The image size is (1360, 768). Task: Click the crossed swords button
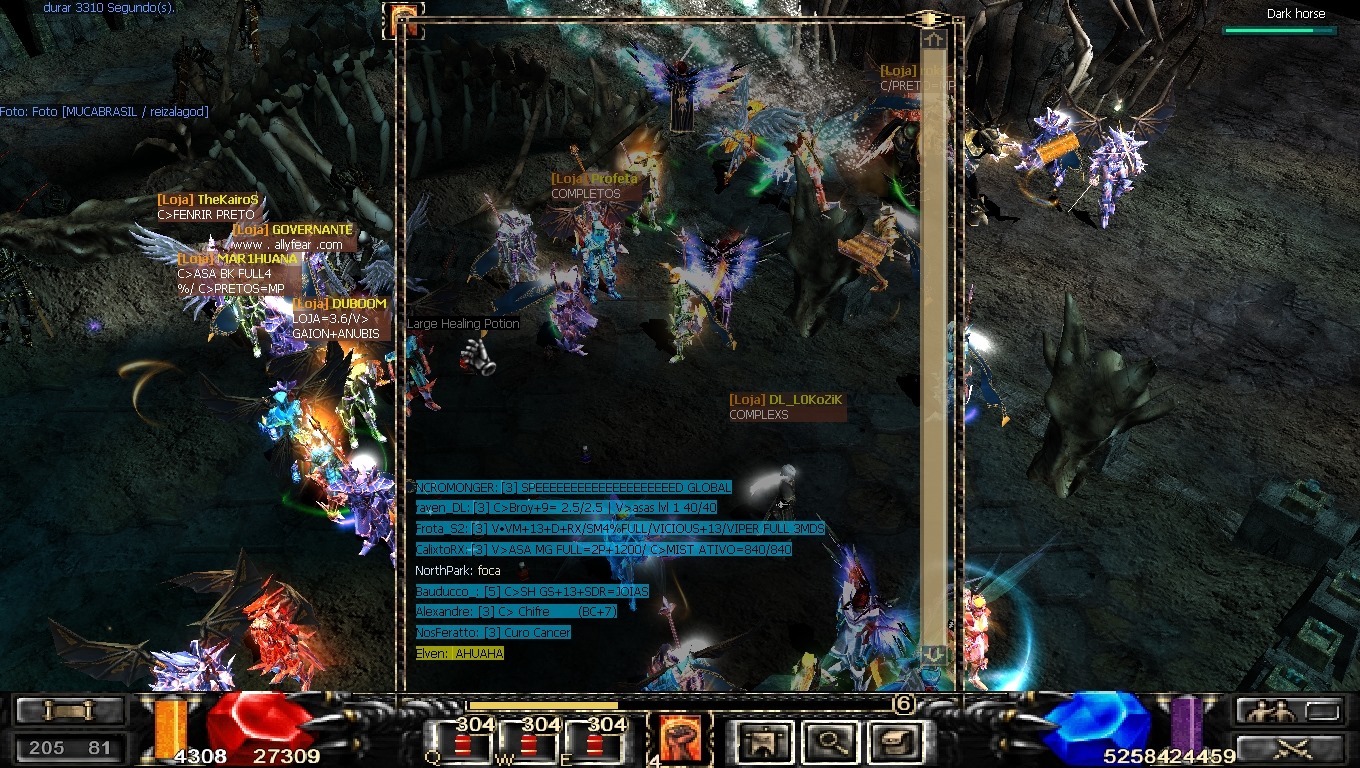(1288, 747)
